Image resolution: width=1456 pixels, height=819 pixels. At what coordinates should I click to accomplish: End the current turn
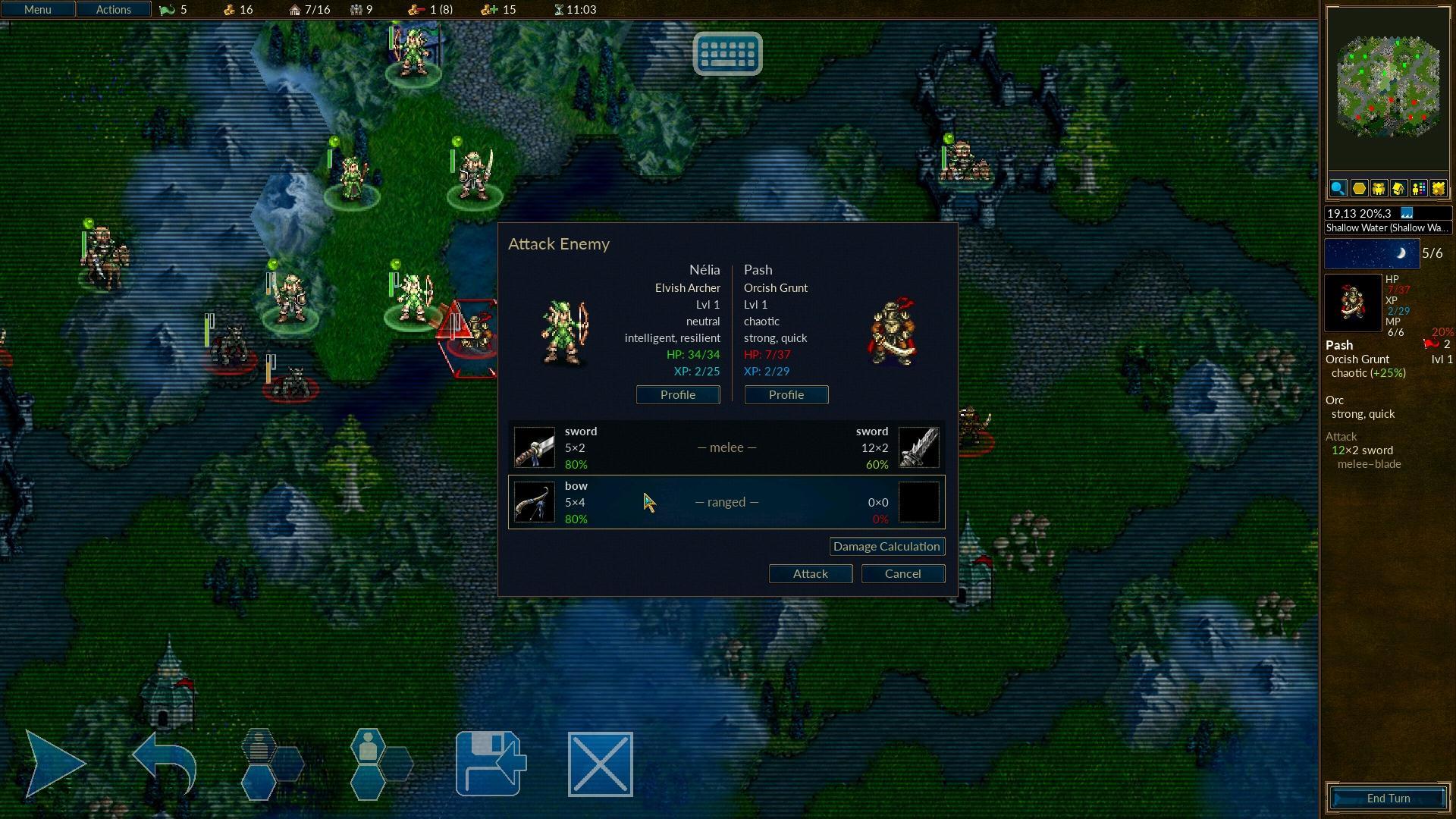(1388, 799)
